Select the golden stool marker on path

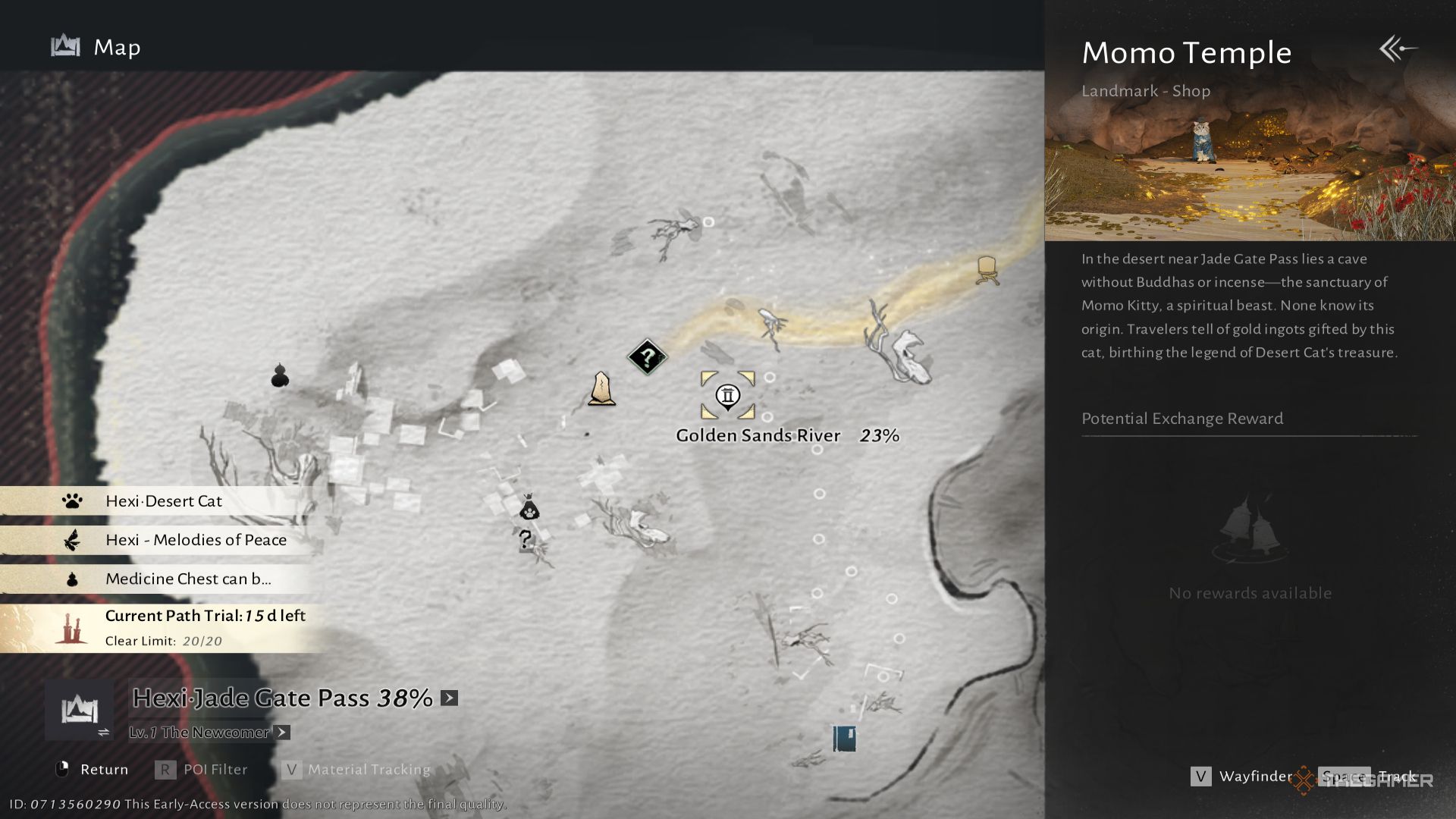pos(986,269)
